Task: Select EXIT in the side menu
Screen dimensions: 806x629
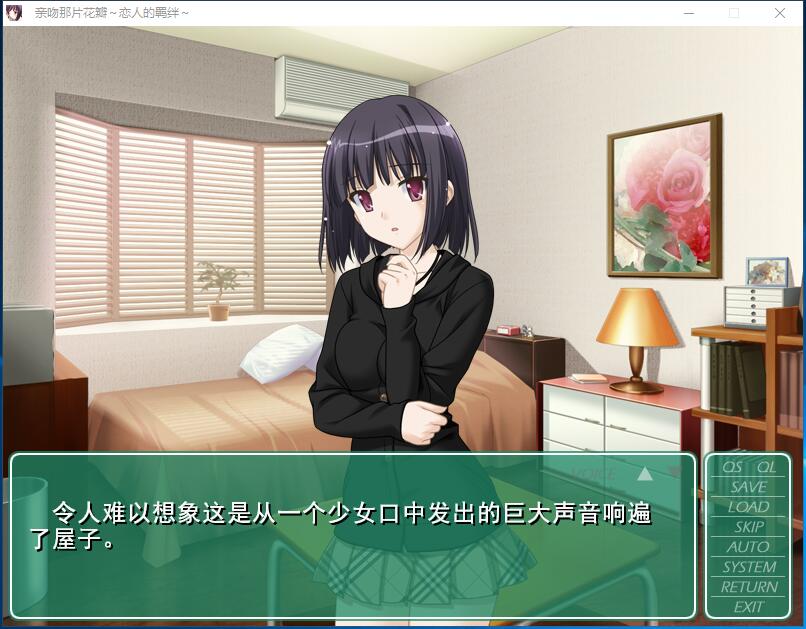Action: tap(749, 607)
